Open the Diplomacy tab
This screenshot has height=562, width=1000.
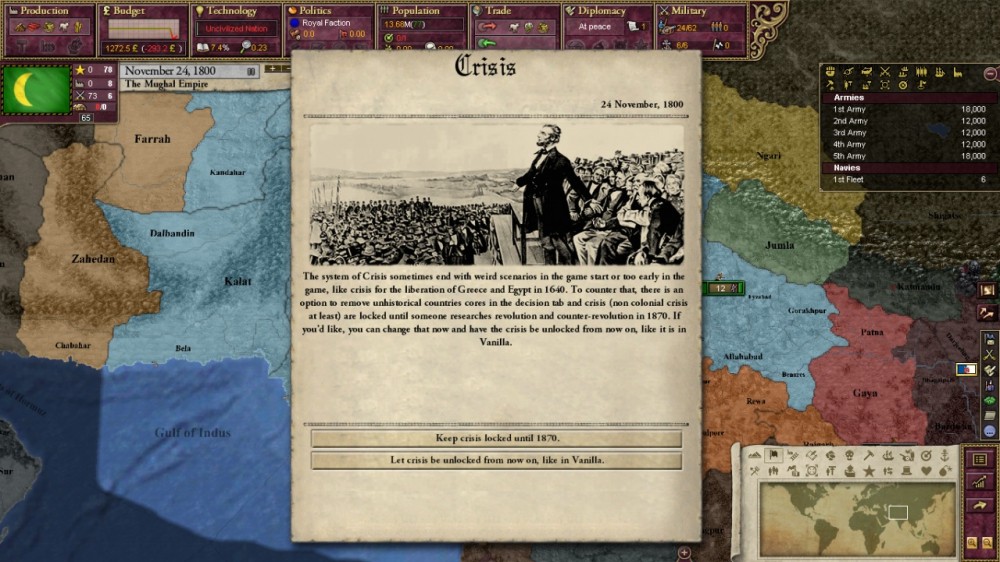[x=607, y=11]
